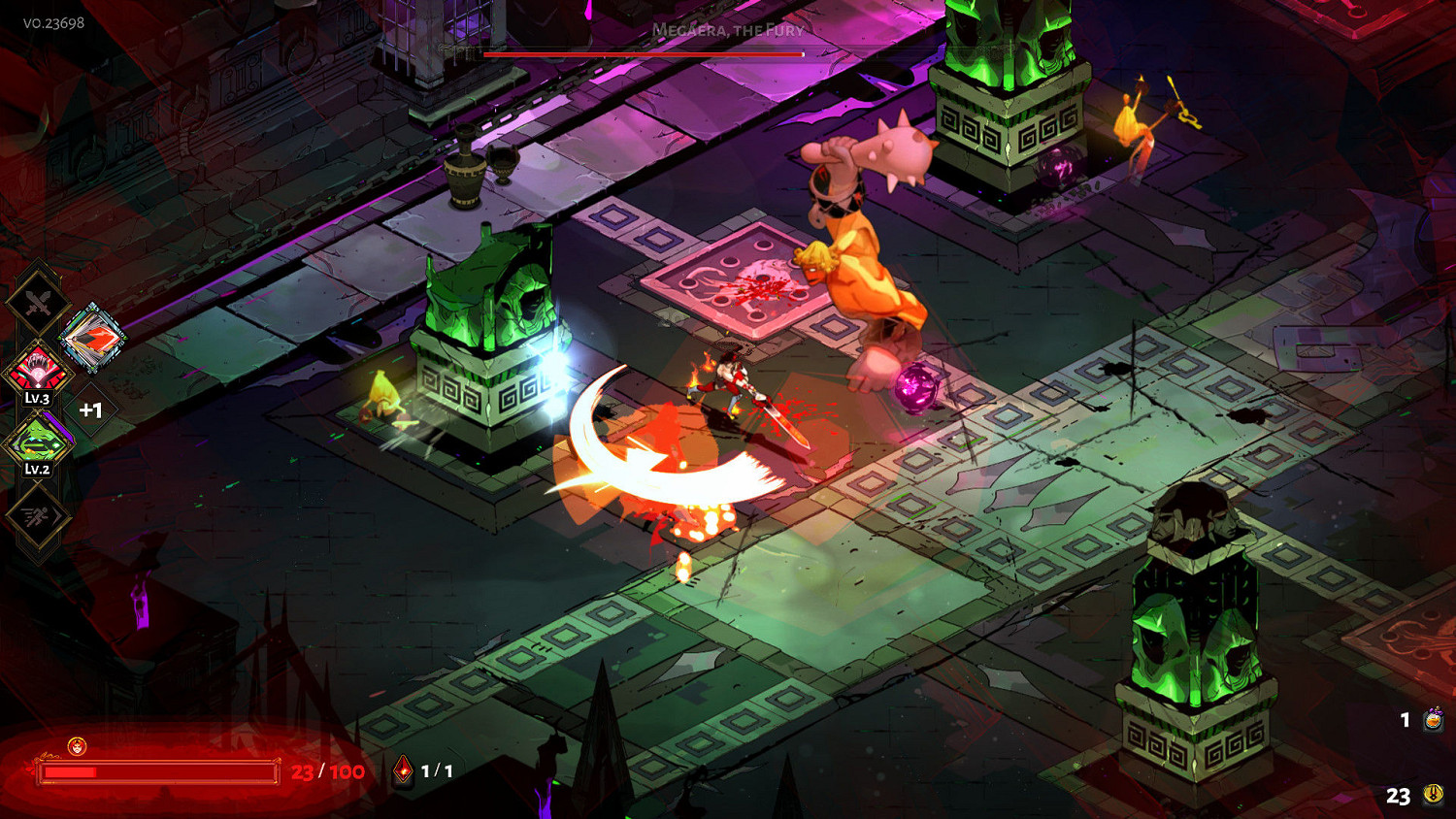Click the darkness counter showing 23
Viewport: 1456px width, 819px height.
[x=1398, y=798]
